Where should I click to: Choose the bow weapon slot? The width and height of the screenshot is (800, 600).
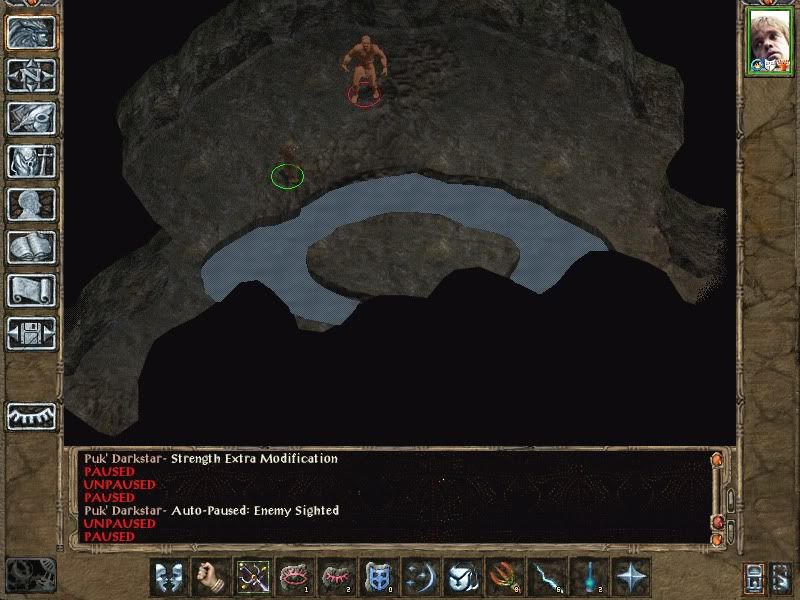(x=252, y=577)
